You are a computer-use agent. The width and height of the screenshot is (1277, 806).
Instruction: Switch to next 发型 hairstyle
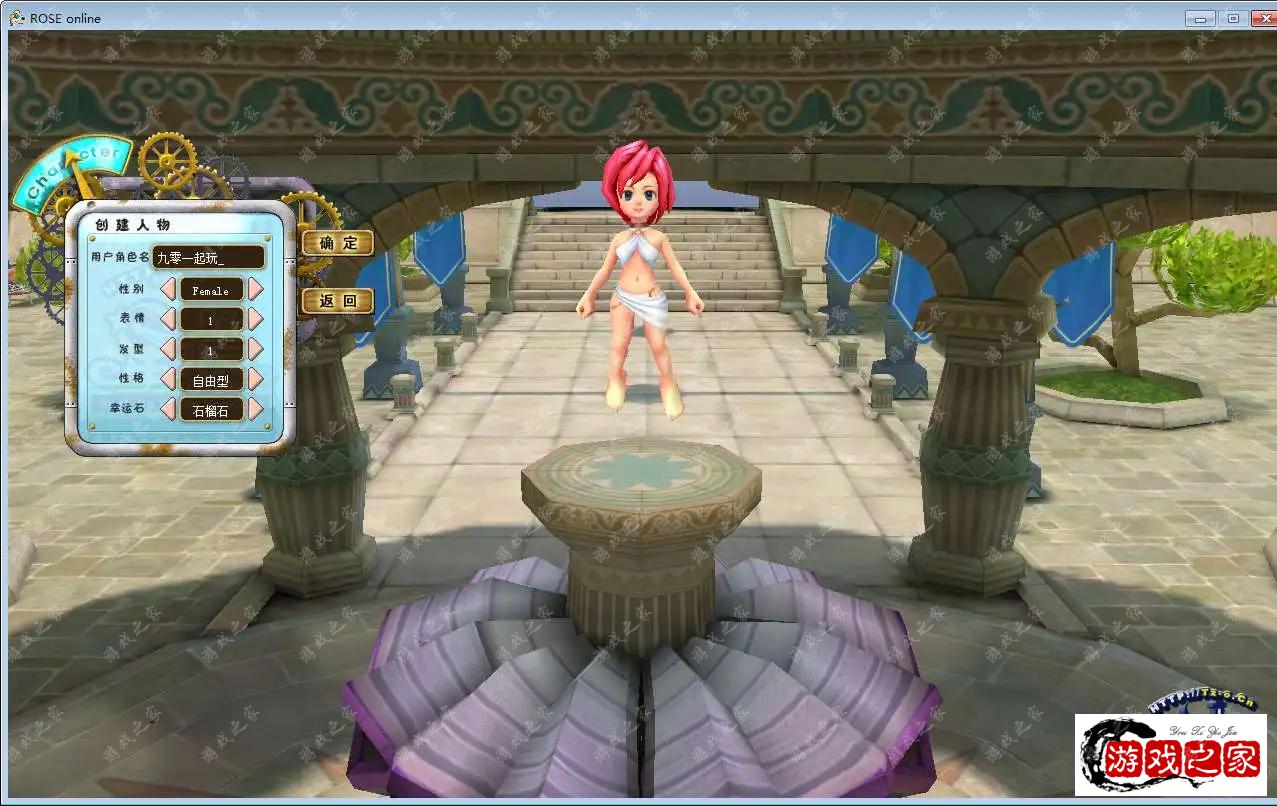[255, 350]
